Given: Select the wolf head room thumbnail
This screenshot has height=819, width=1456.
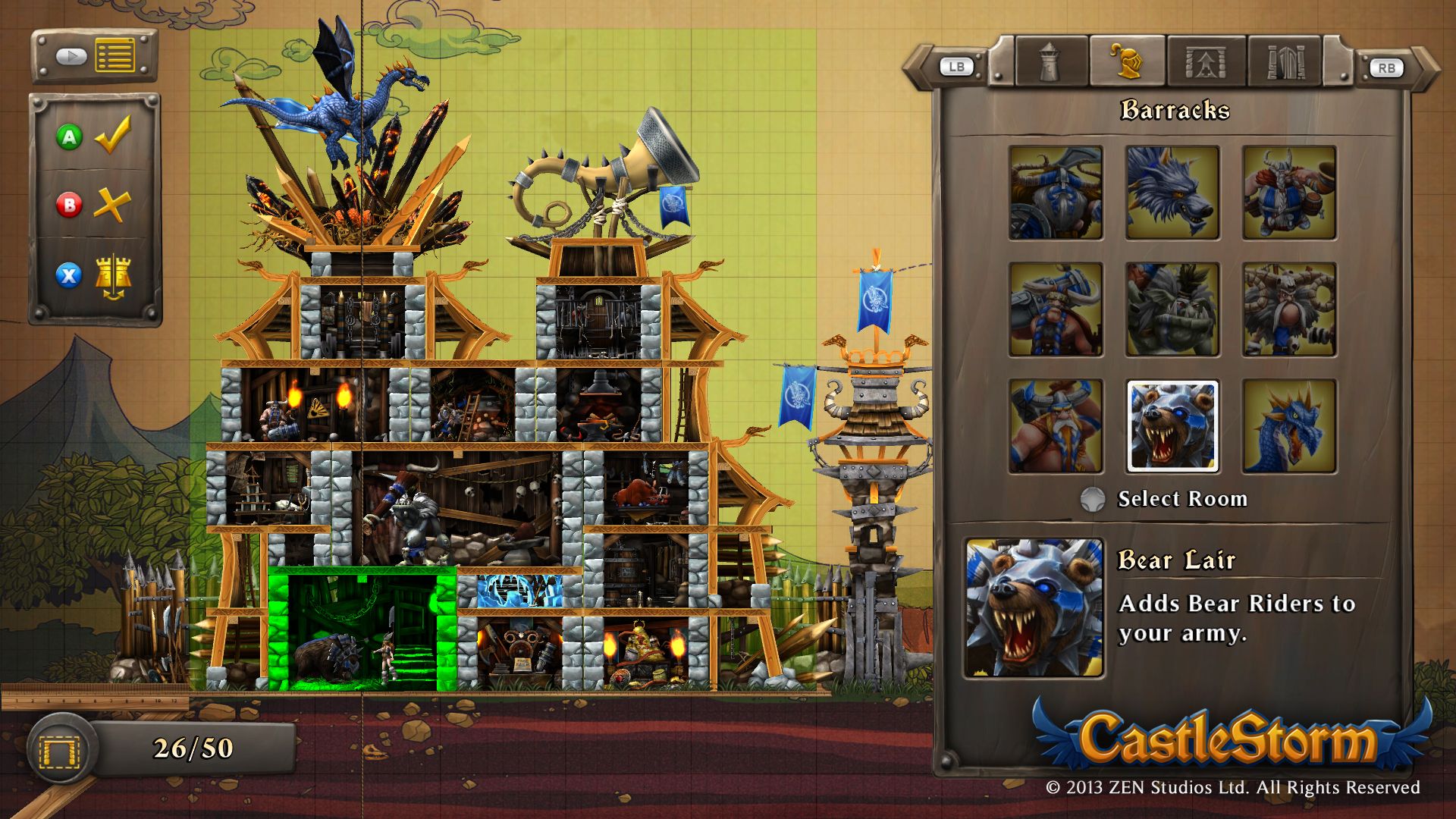Looking at the screenshot, I should [1171, 194].
